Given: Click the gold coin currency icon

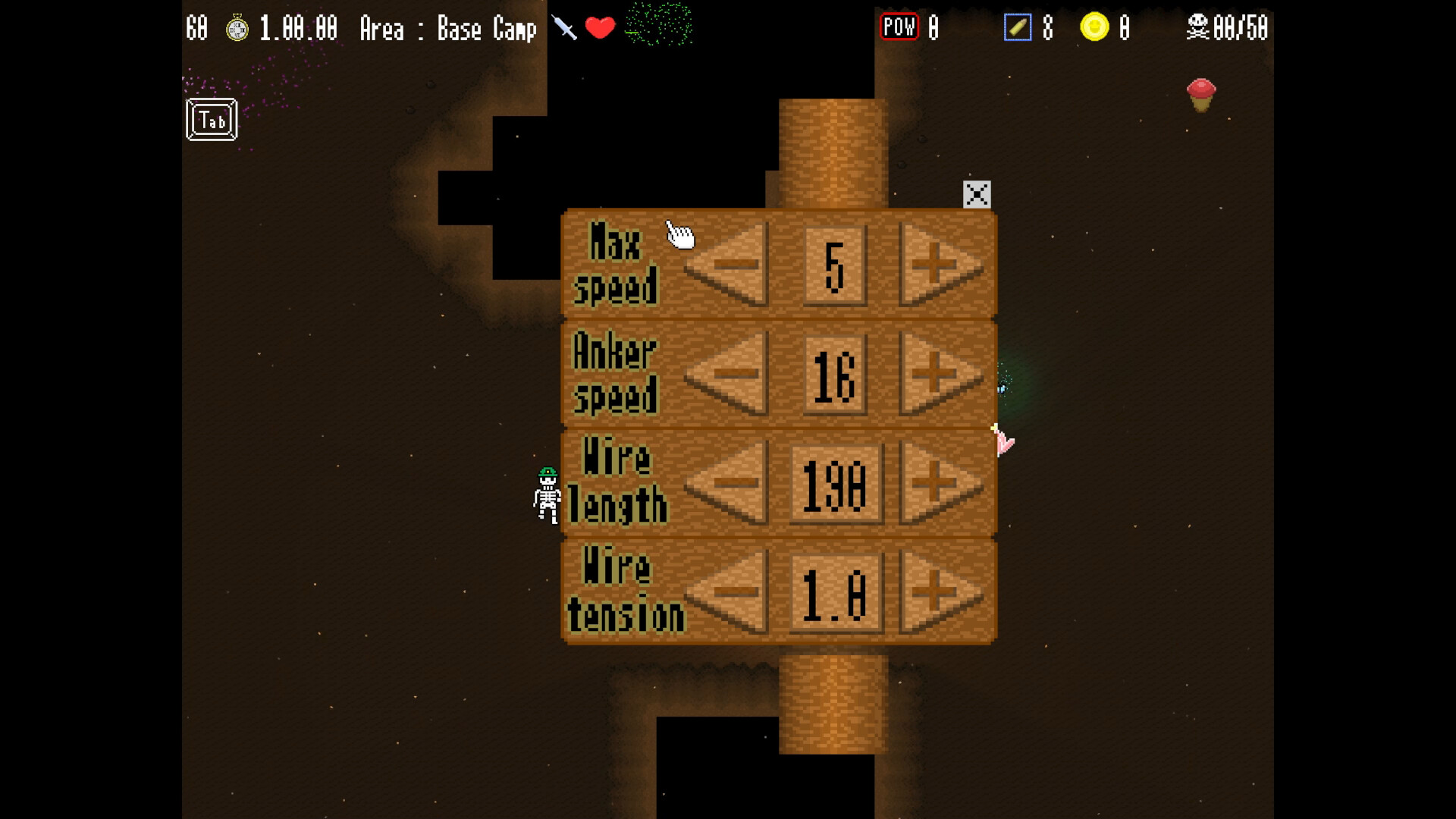Looking at the screenshot, I should tap(1095, 27).
